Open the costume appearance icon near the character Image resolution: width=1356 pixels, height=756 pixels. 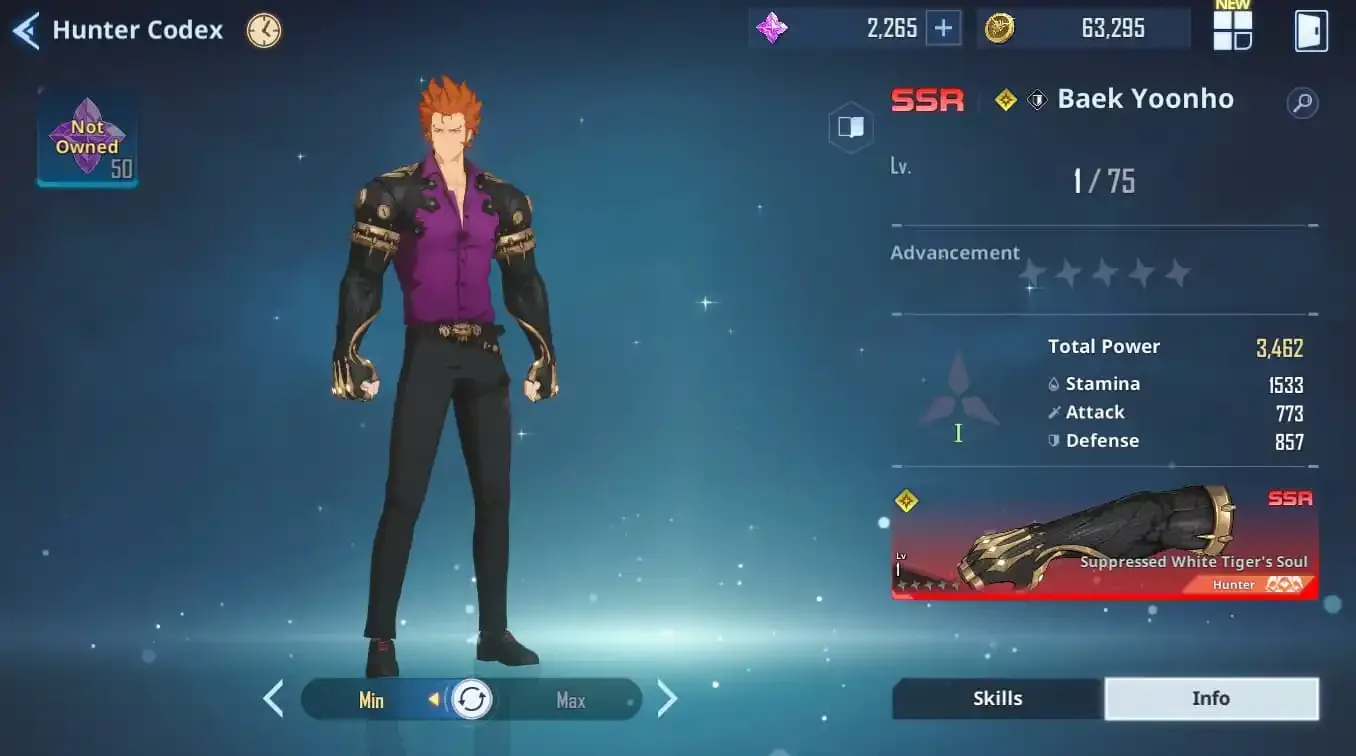click(x=851, y=127)
